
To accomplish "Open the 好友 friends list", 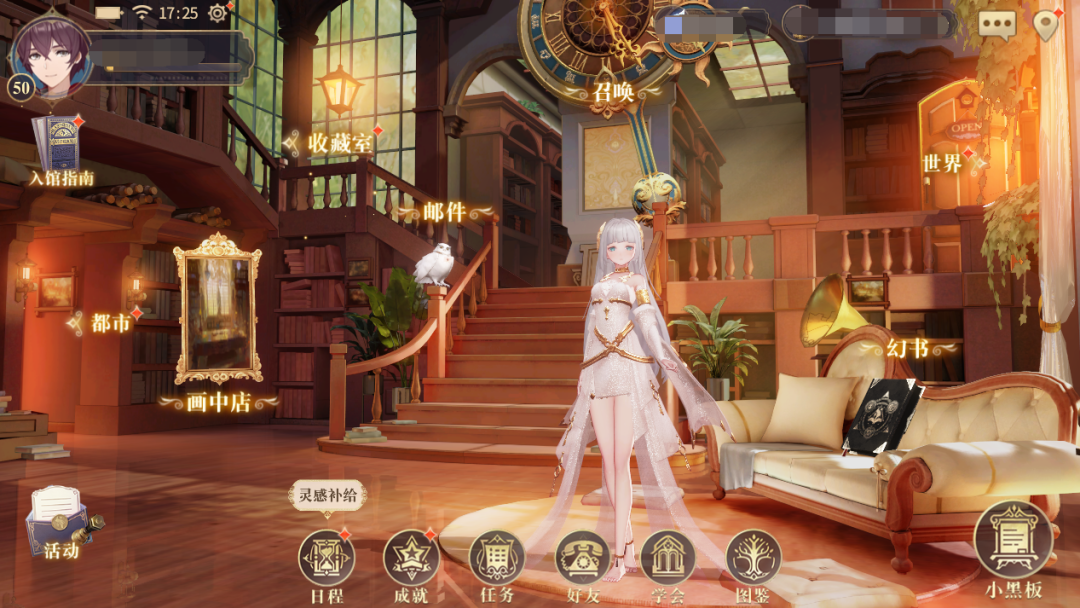I will [x=583, y=557].
